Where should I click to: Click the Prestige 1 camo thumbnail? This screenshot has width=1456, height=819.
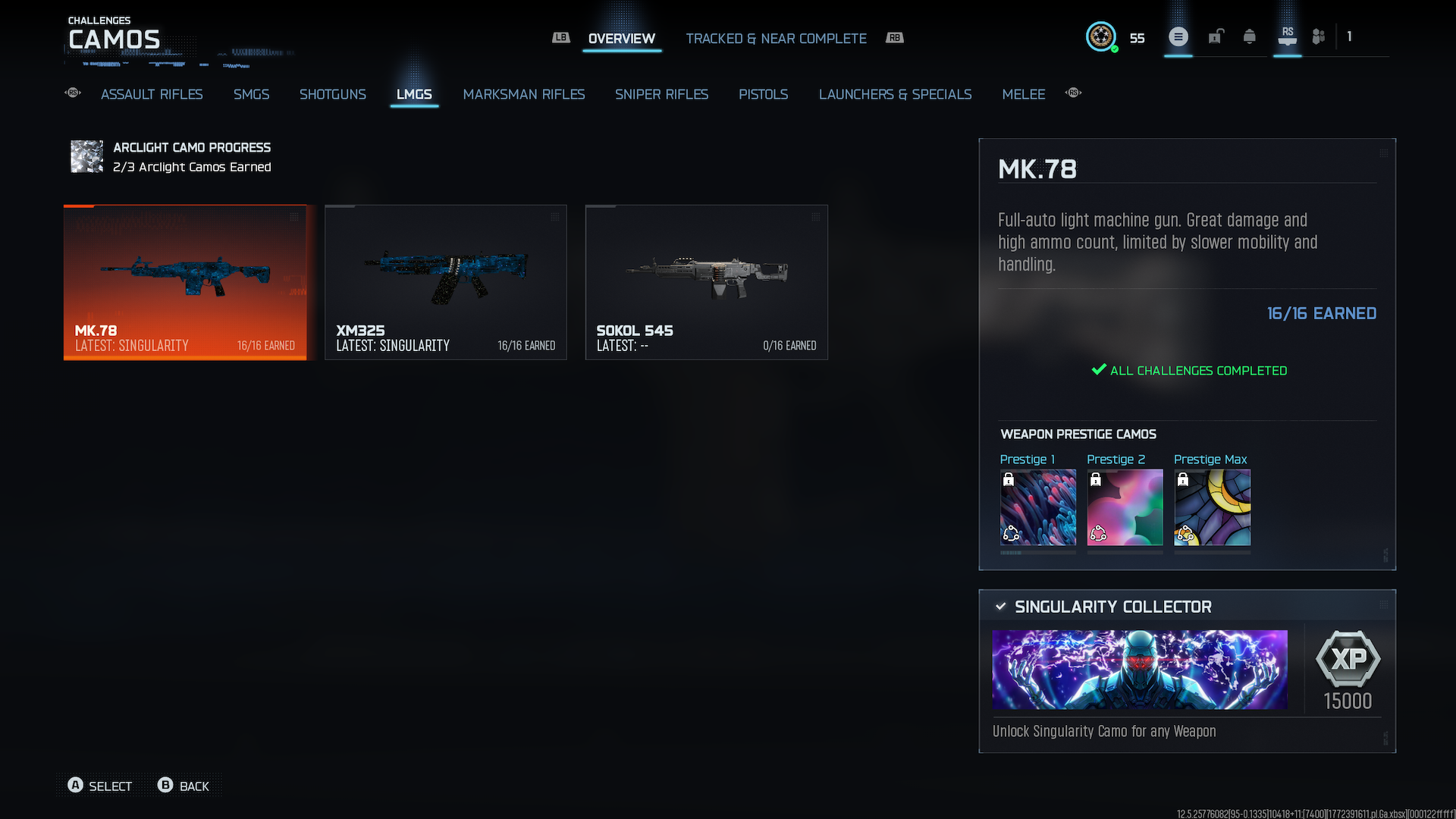[1037, 507]
